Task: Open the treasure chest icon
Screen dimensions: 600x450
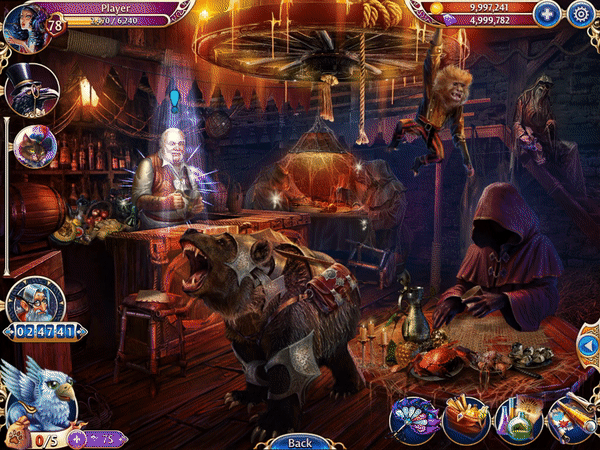Action: point(466,420)
